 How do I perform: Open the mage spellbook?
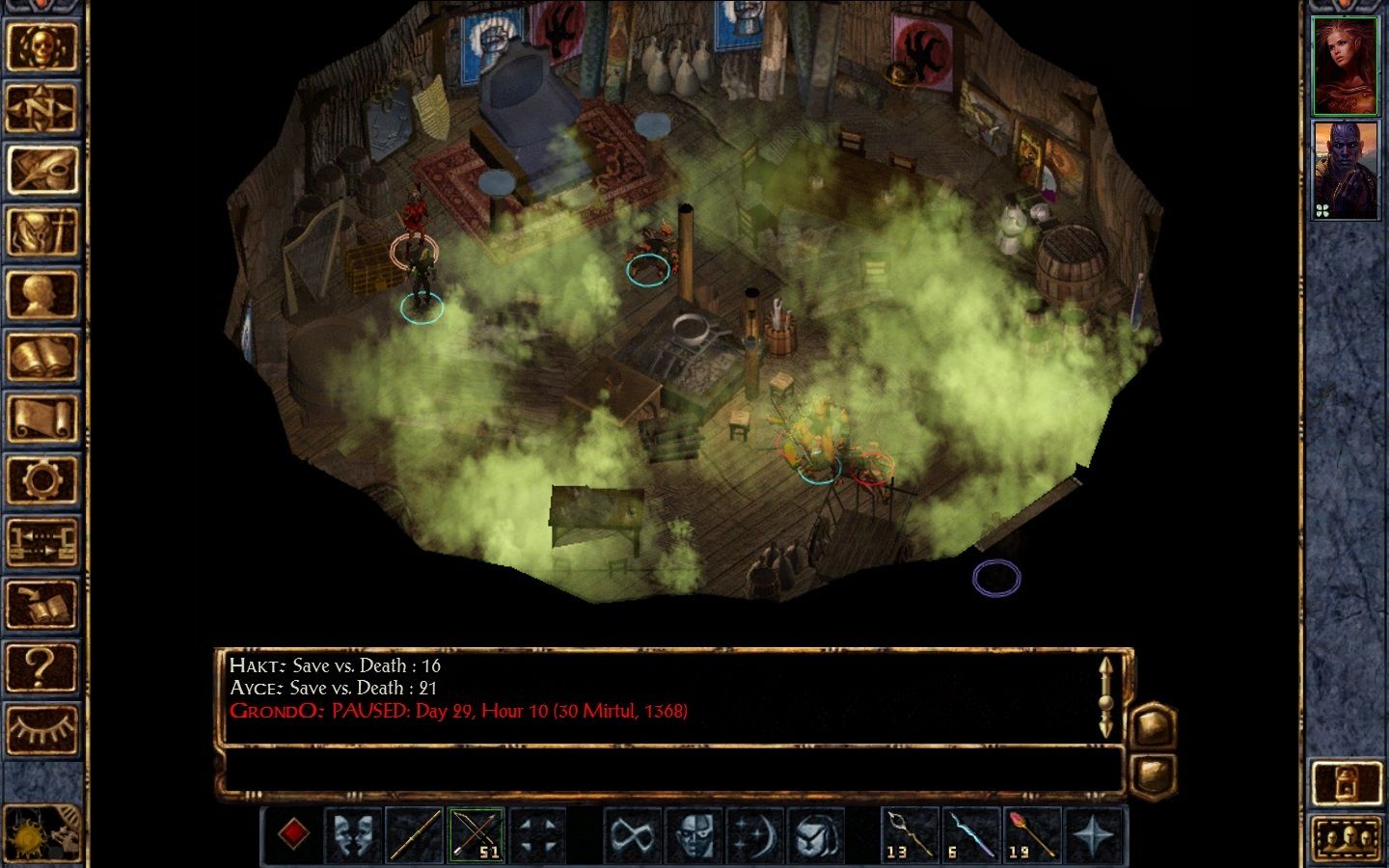click(41, 356)
